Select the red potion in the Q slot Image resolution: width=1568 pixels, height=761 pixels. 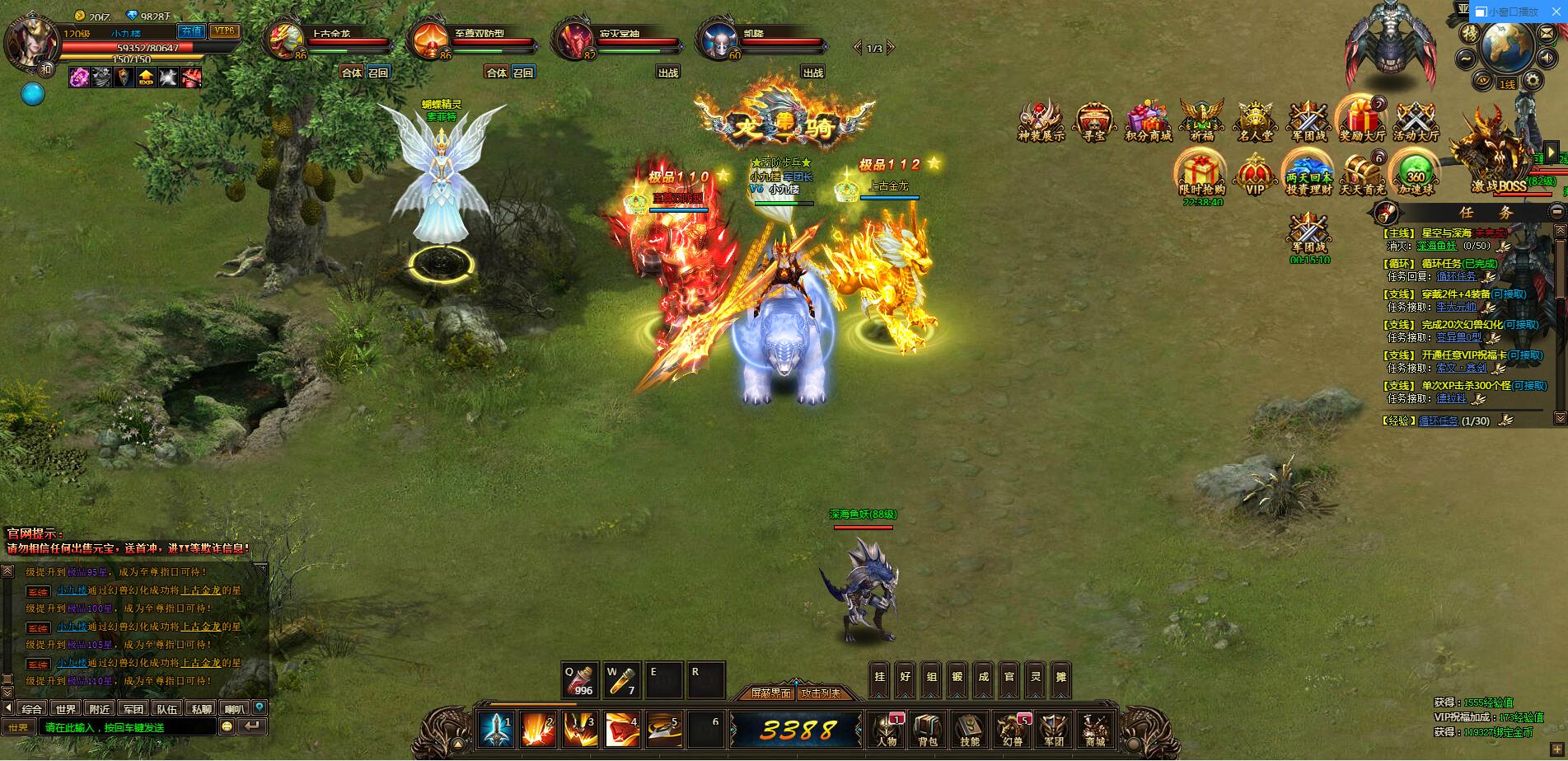tap(579, 681)
